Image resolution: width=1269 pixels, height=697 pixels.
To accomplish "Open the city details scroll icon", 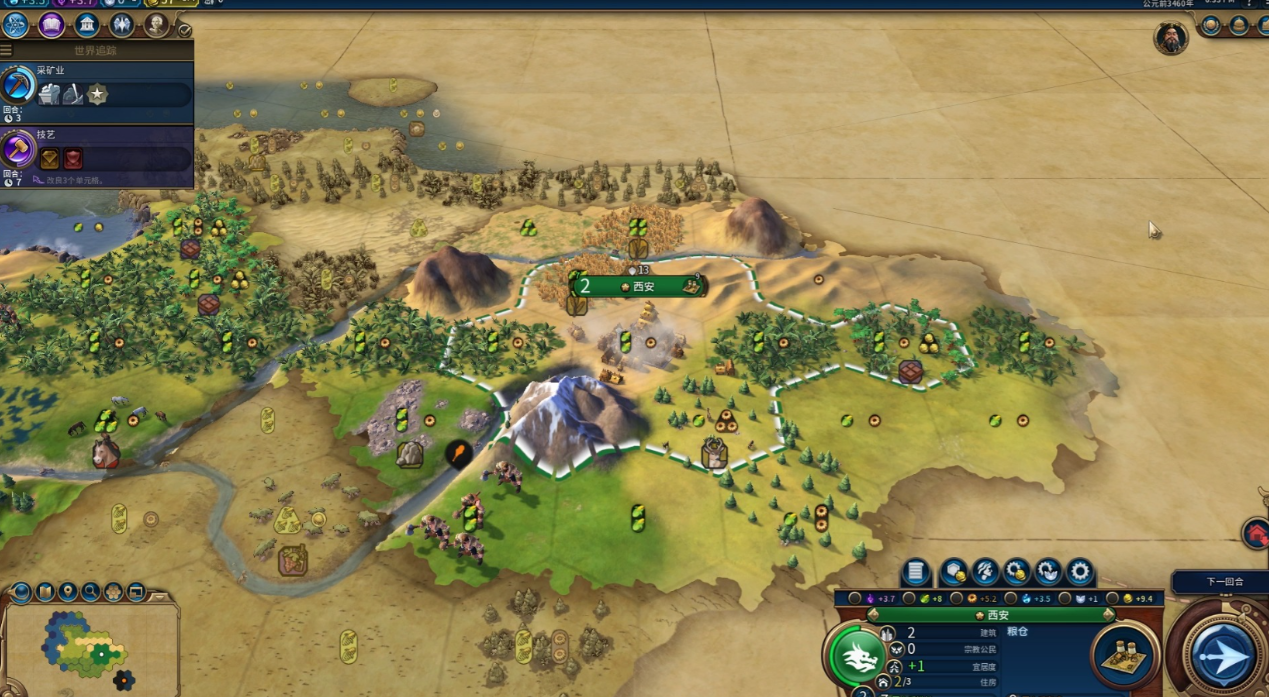I will (x=915, y=572).
